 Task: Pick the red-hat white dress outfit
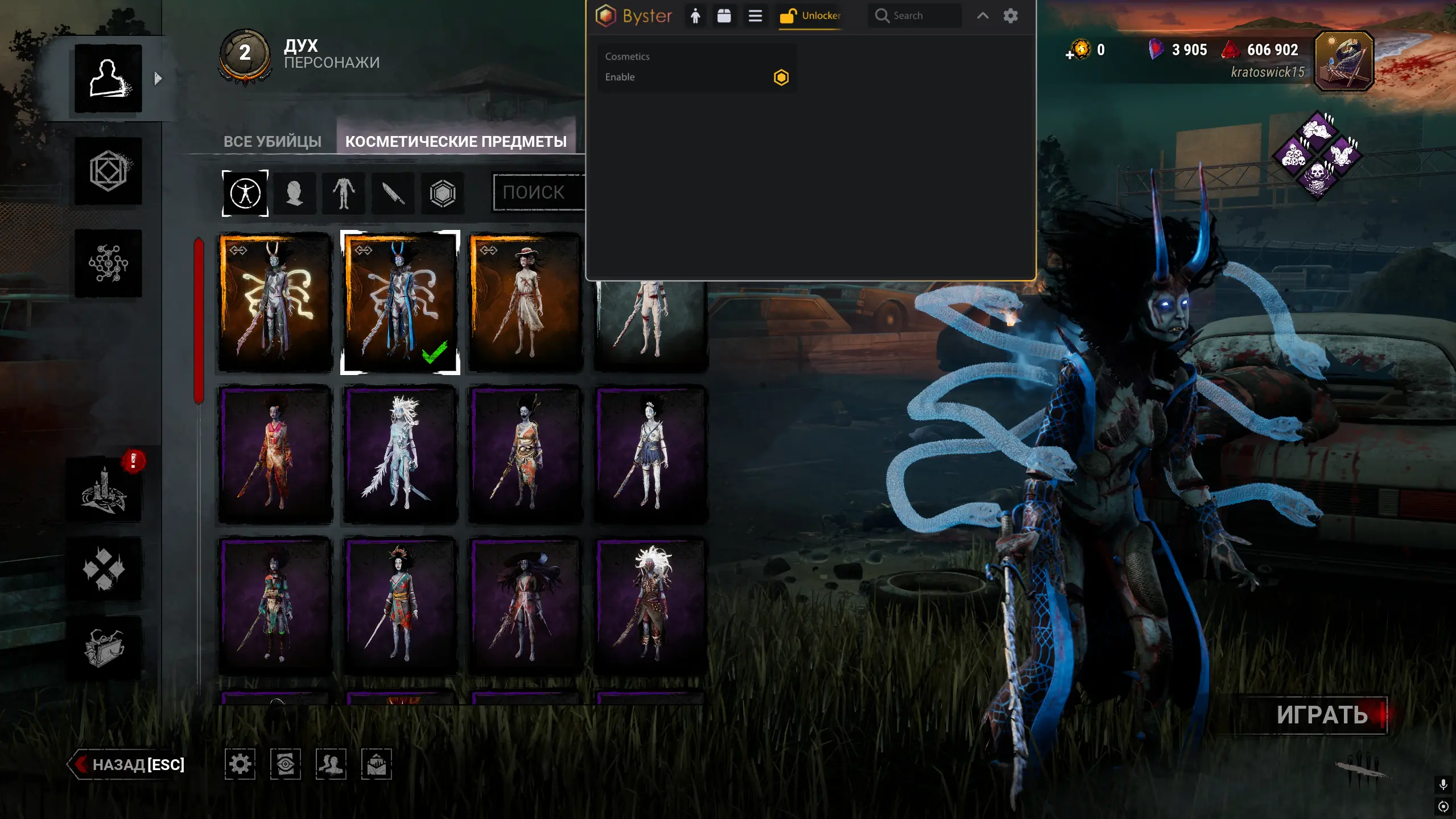[525, 302]
